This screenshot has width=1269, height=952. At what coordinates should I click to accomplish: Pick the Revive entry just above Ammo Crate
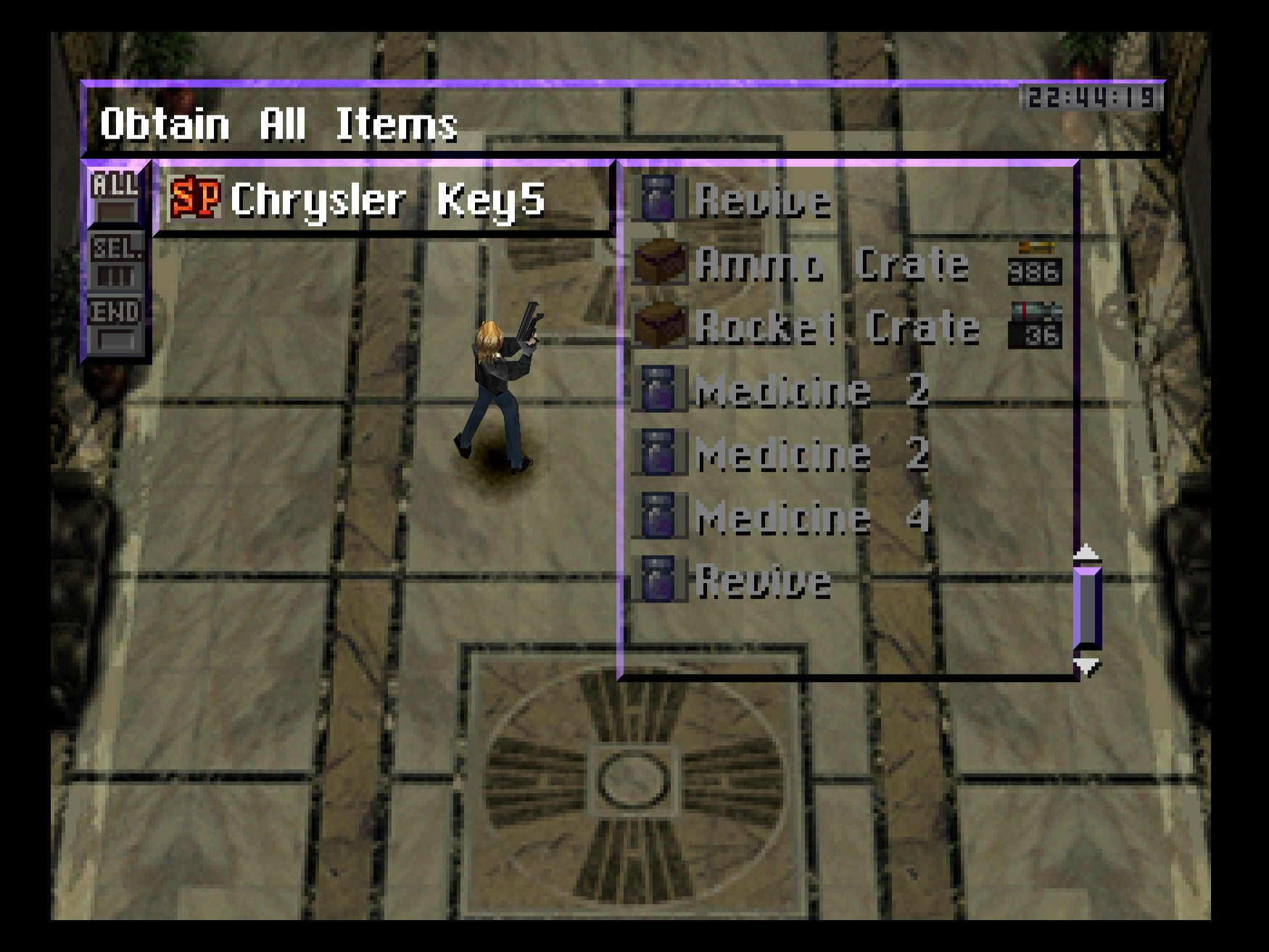coord(763,199)
